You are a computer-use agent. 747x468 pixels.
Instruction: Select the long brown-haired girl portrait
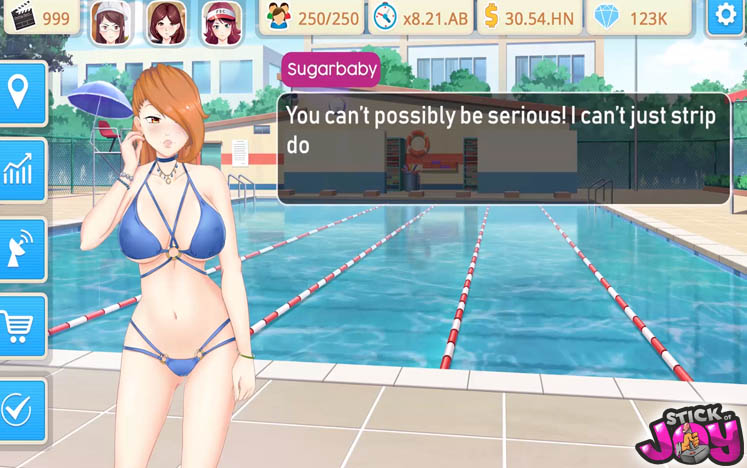[x=166, y=22]
